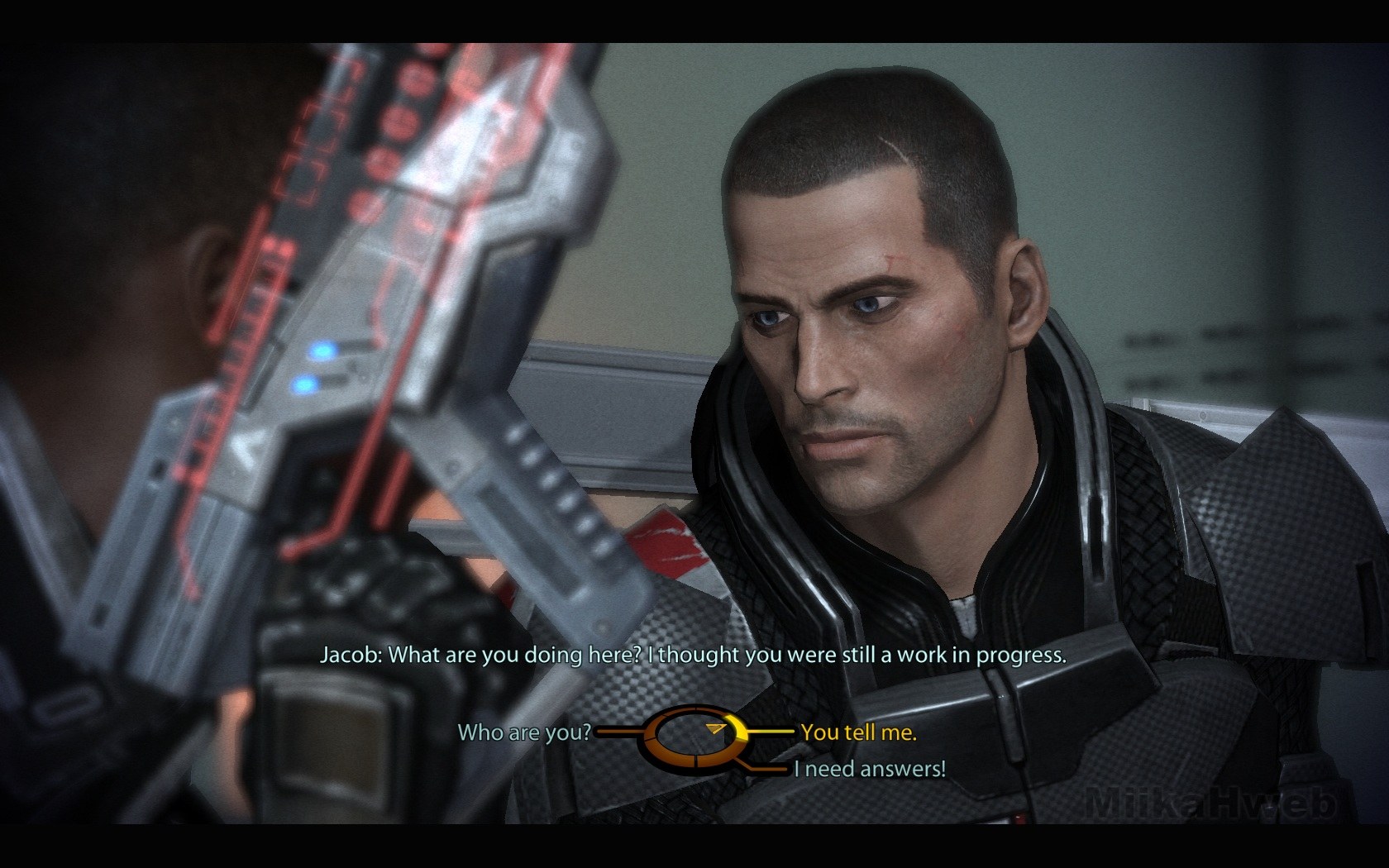The image size is (1389, 868).
Task: Pick the "I need answers!" response
Action: point(869,769)
